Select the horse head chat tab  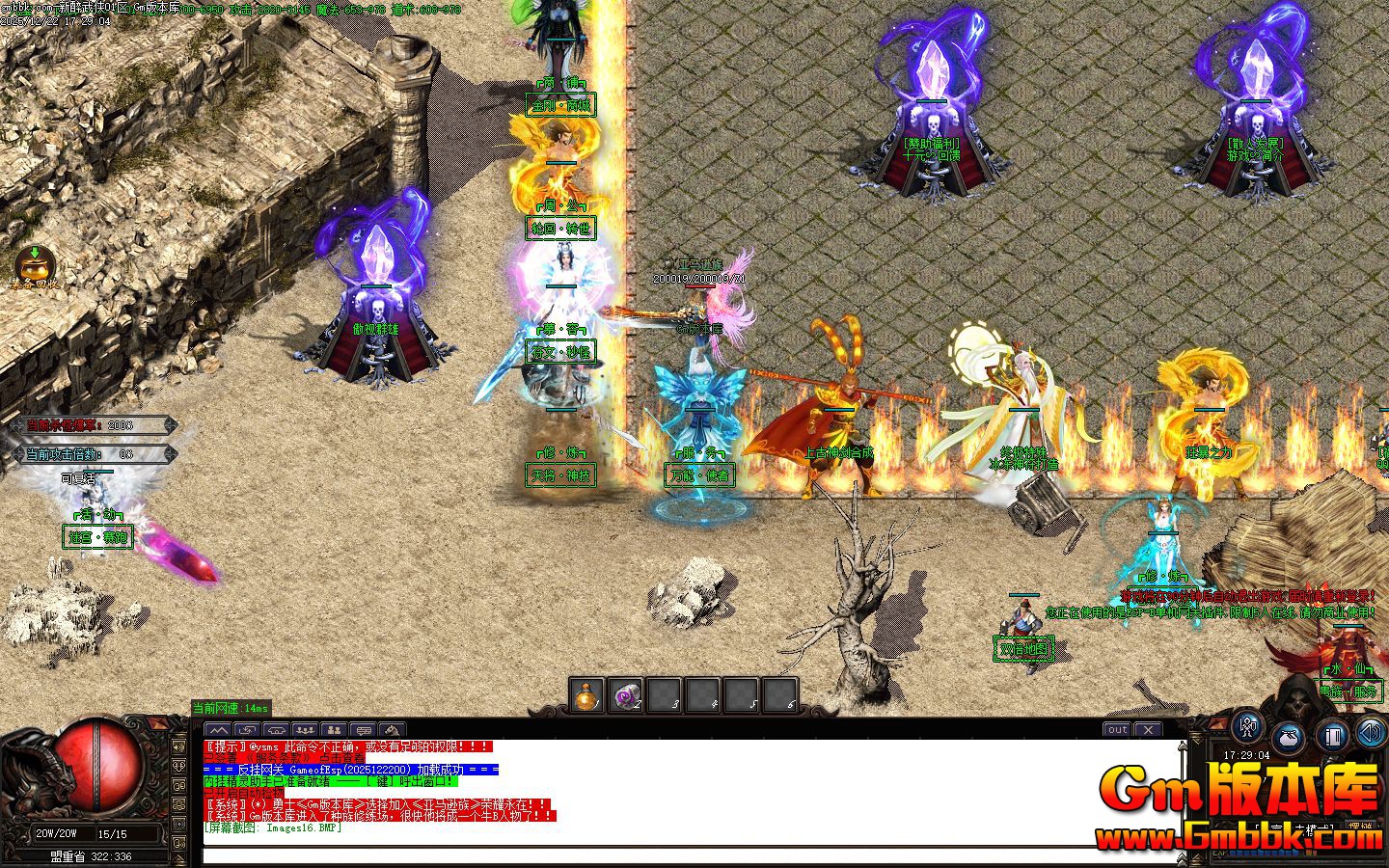(392, 730)
